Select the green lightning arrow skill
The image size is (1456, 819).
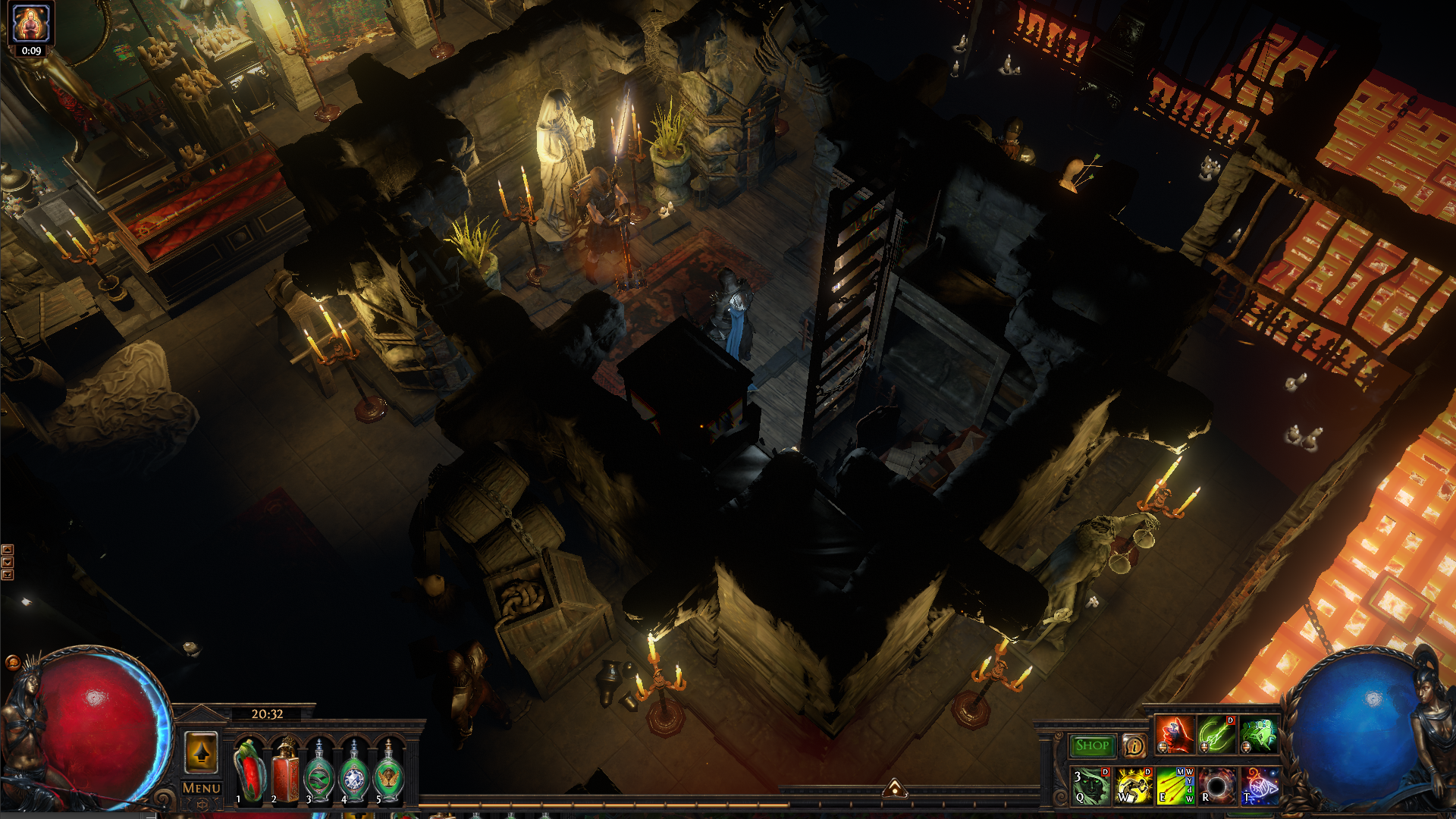click(x=1217, y=735)
